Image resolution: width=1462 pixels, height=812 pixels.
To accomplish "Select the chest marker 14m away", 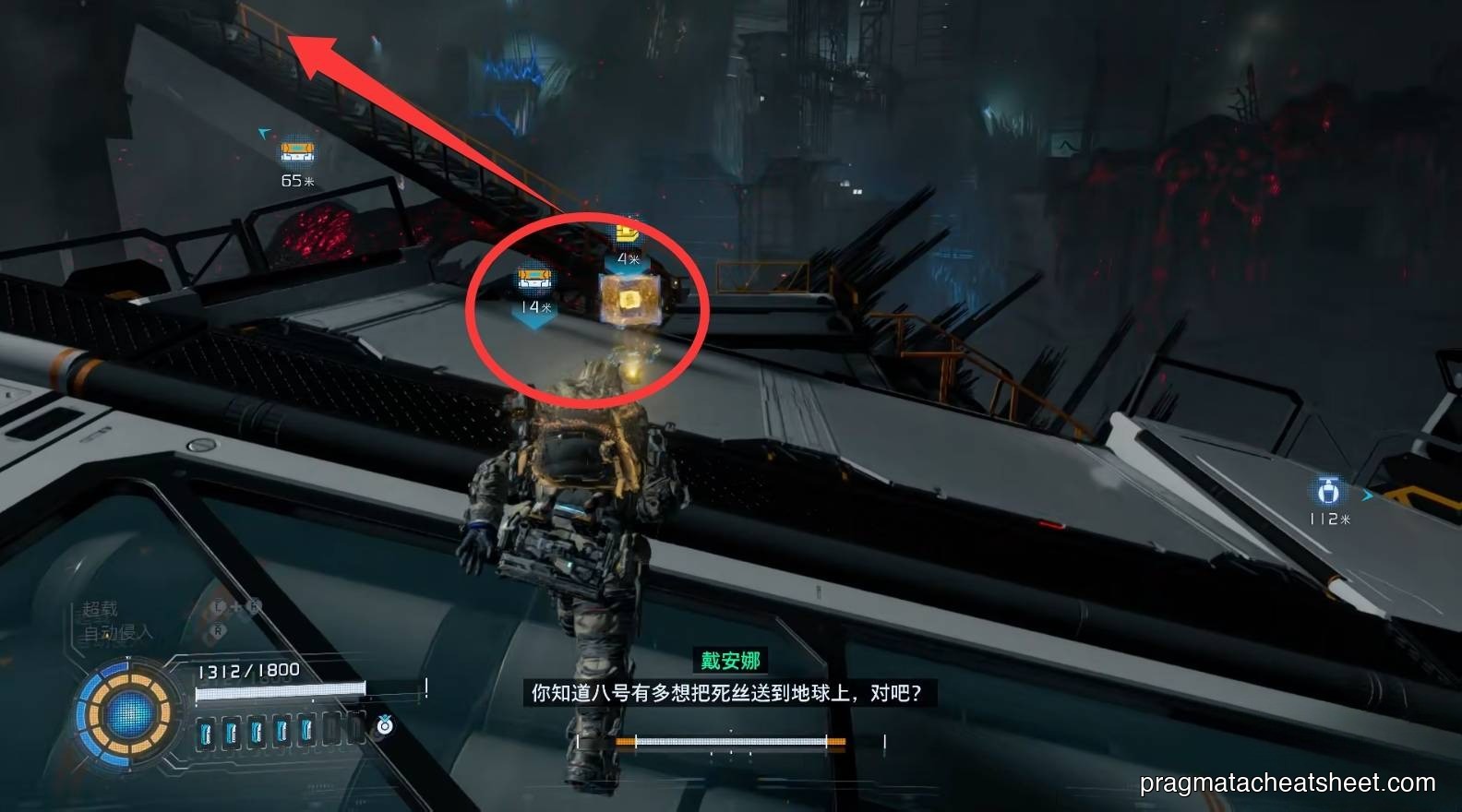I will [x=534, y=278].
